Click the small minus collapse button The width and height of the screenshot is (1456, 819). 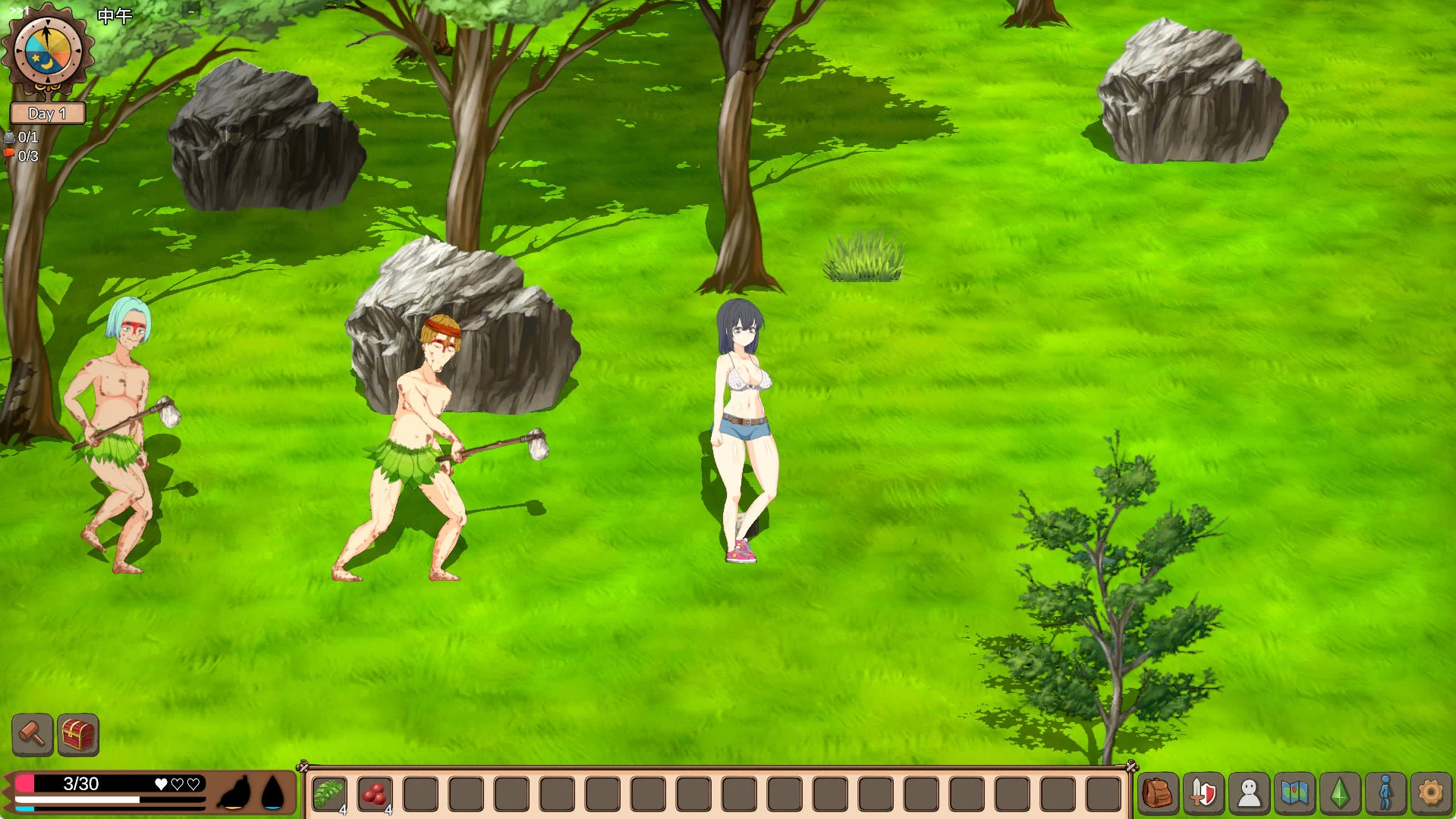click(x=191, y=11)
